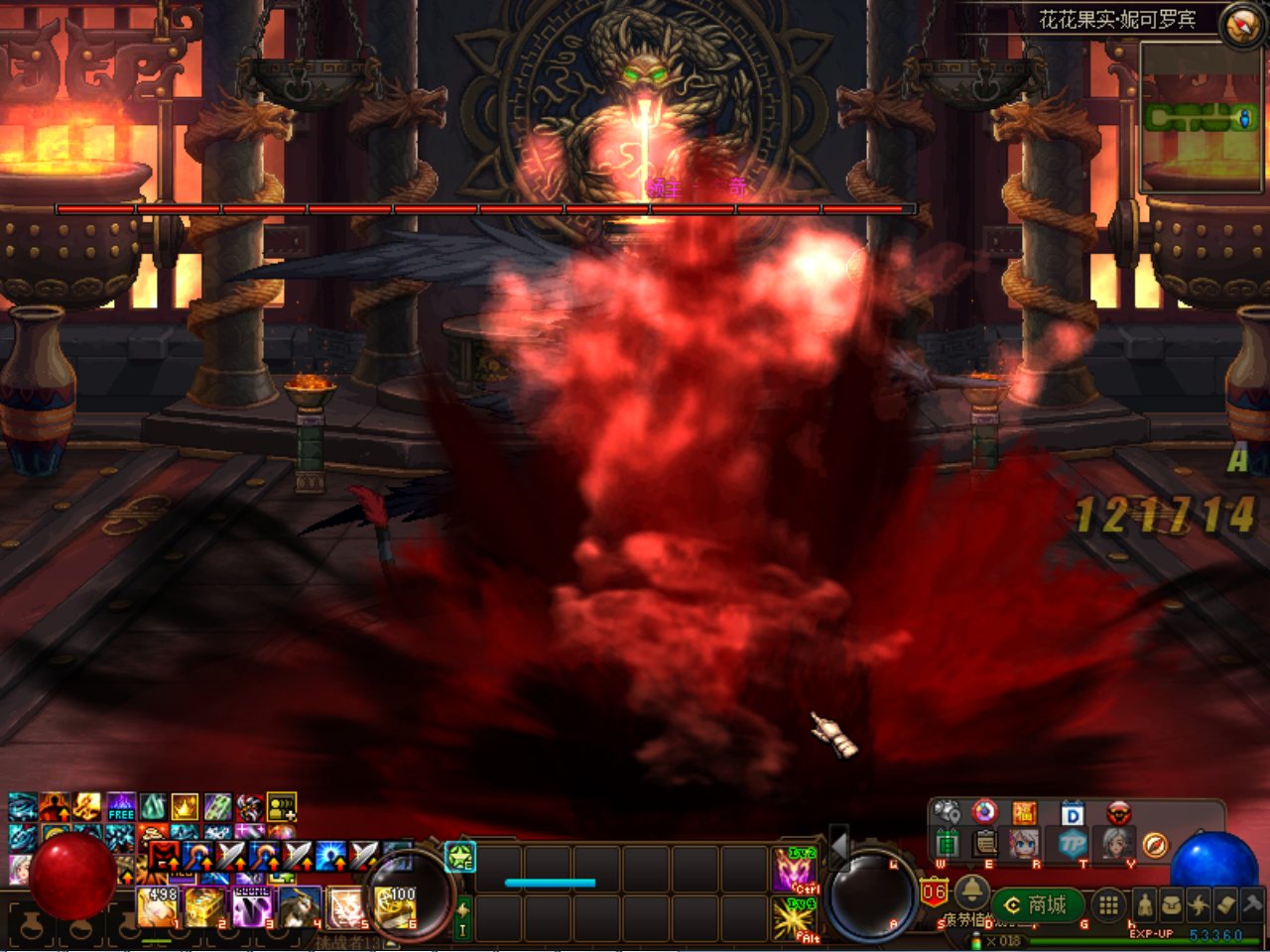
Task: Collapse the quick menu via the small down arrow
Action: tap(970, 865)
